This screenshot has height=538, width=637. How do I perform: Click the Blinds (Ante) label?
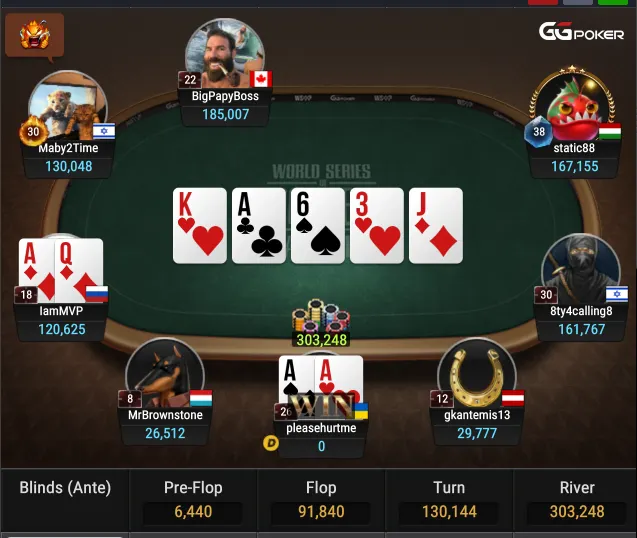(x=65, y=489)
